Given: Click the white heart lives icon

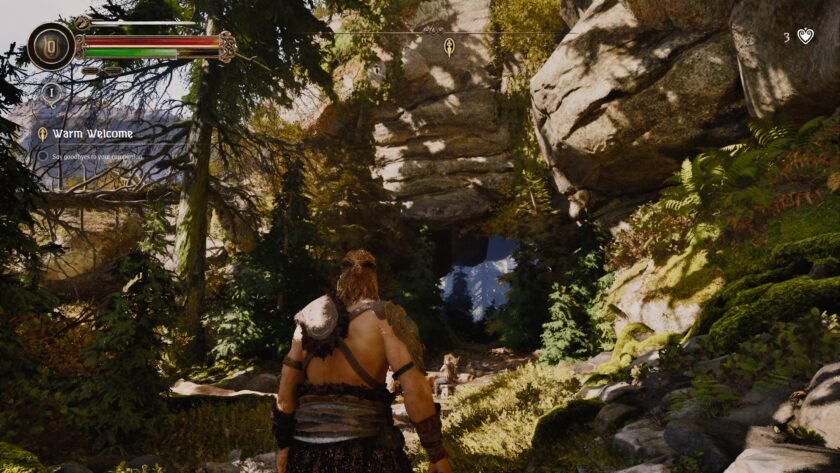Looking at the screenshot, I should tap(805, 36).
